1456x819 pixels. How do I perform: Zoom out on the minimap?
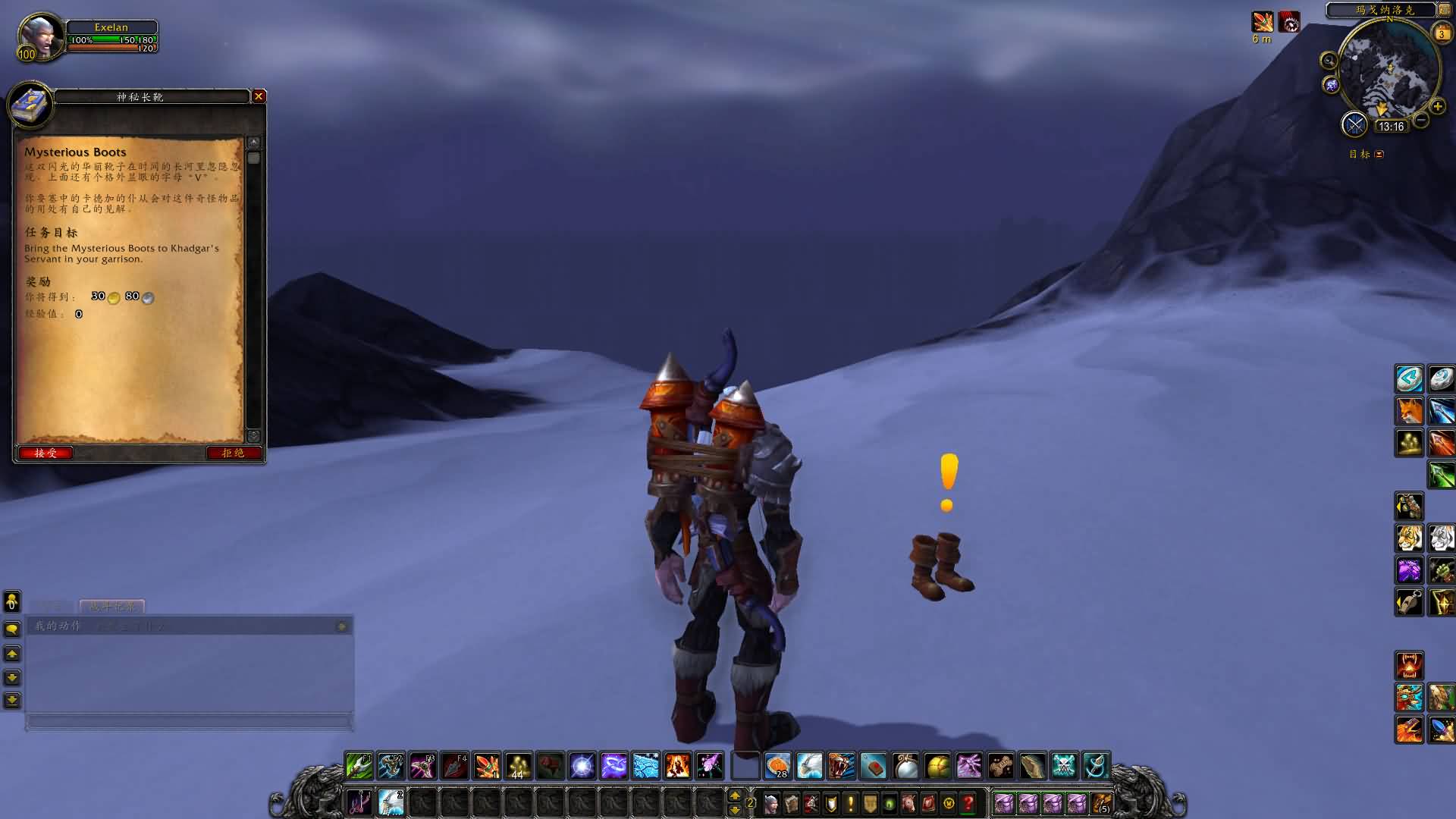[x=1421, y=120]
